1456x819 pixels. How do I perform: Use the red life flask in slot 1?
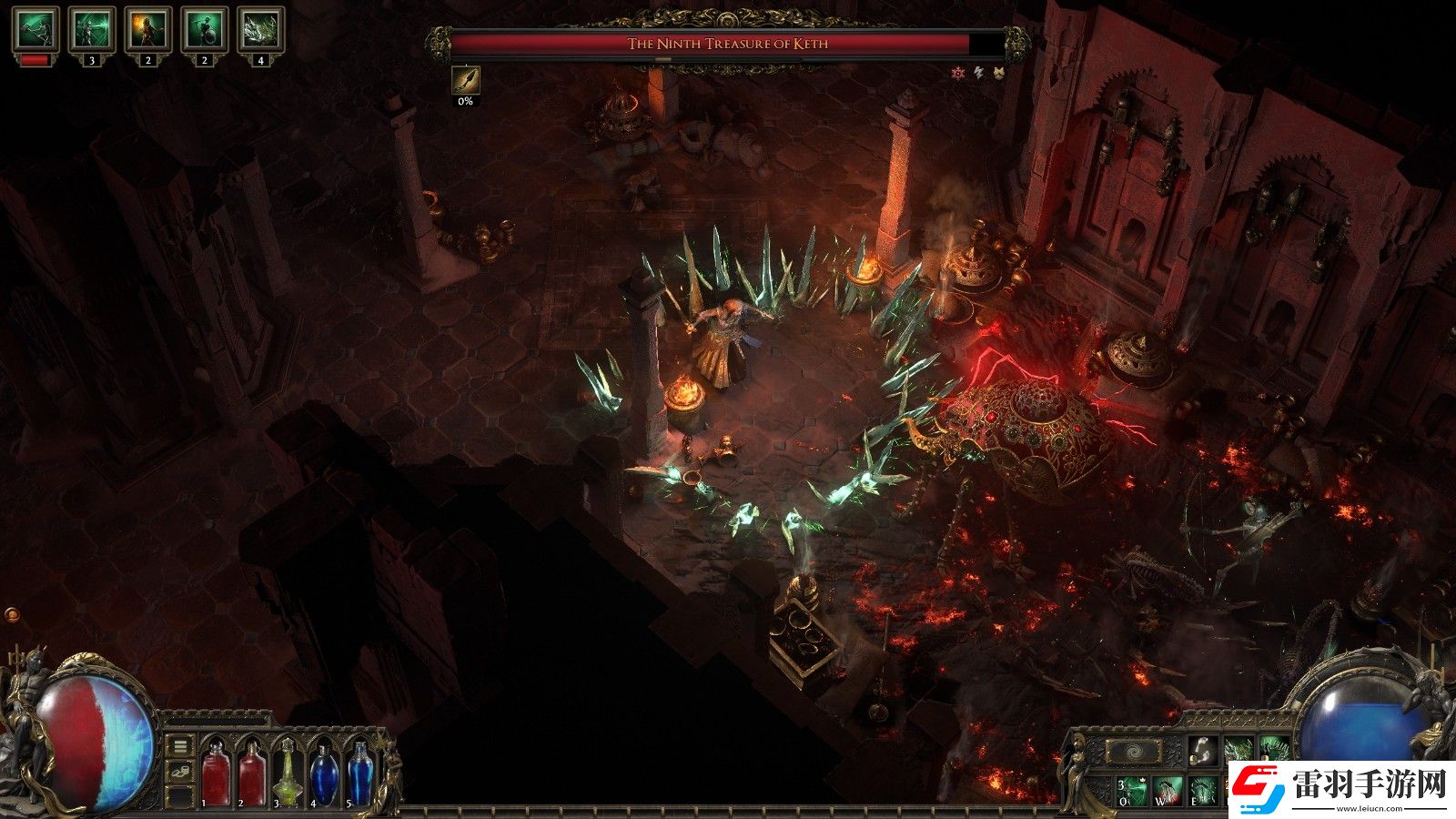[x=216, y=773]
